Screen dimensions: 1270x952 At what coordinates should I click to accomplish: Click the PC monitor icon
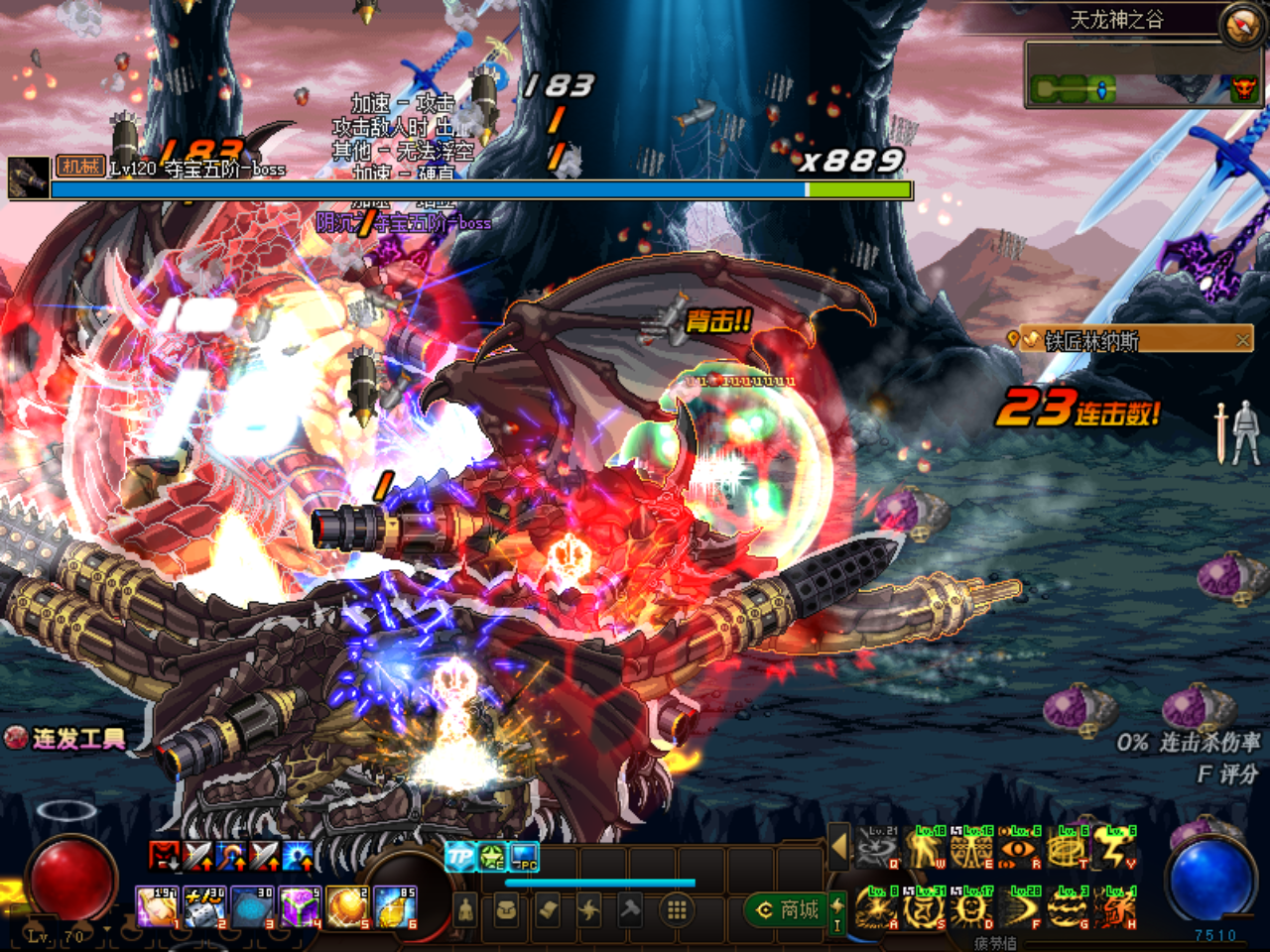(x=524, y=856)
